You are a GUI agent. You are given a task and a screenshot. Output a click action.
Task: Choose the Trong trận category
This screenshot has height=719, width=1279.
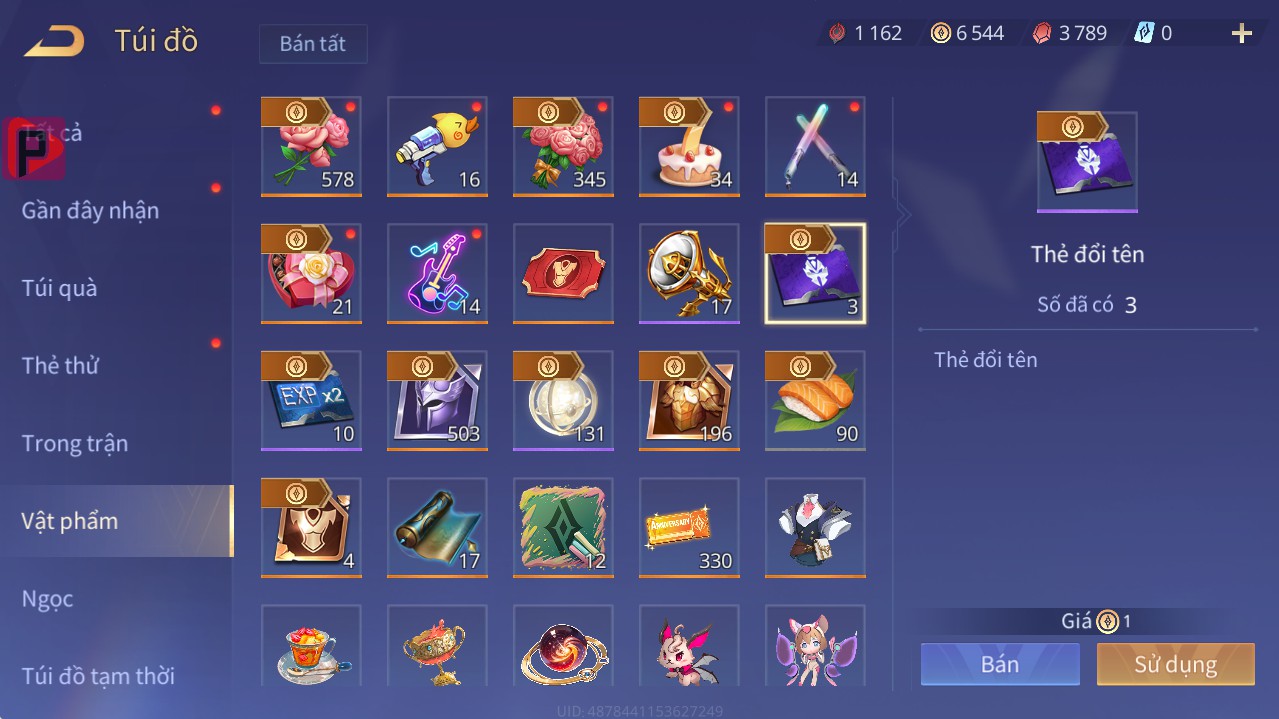(75, 443)
